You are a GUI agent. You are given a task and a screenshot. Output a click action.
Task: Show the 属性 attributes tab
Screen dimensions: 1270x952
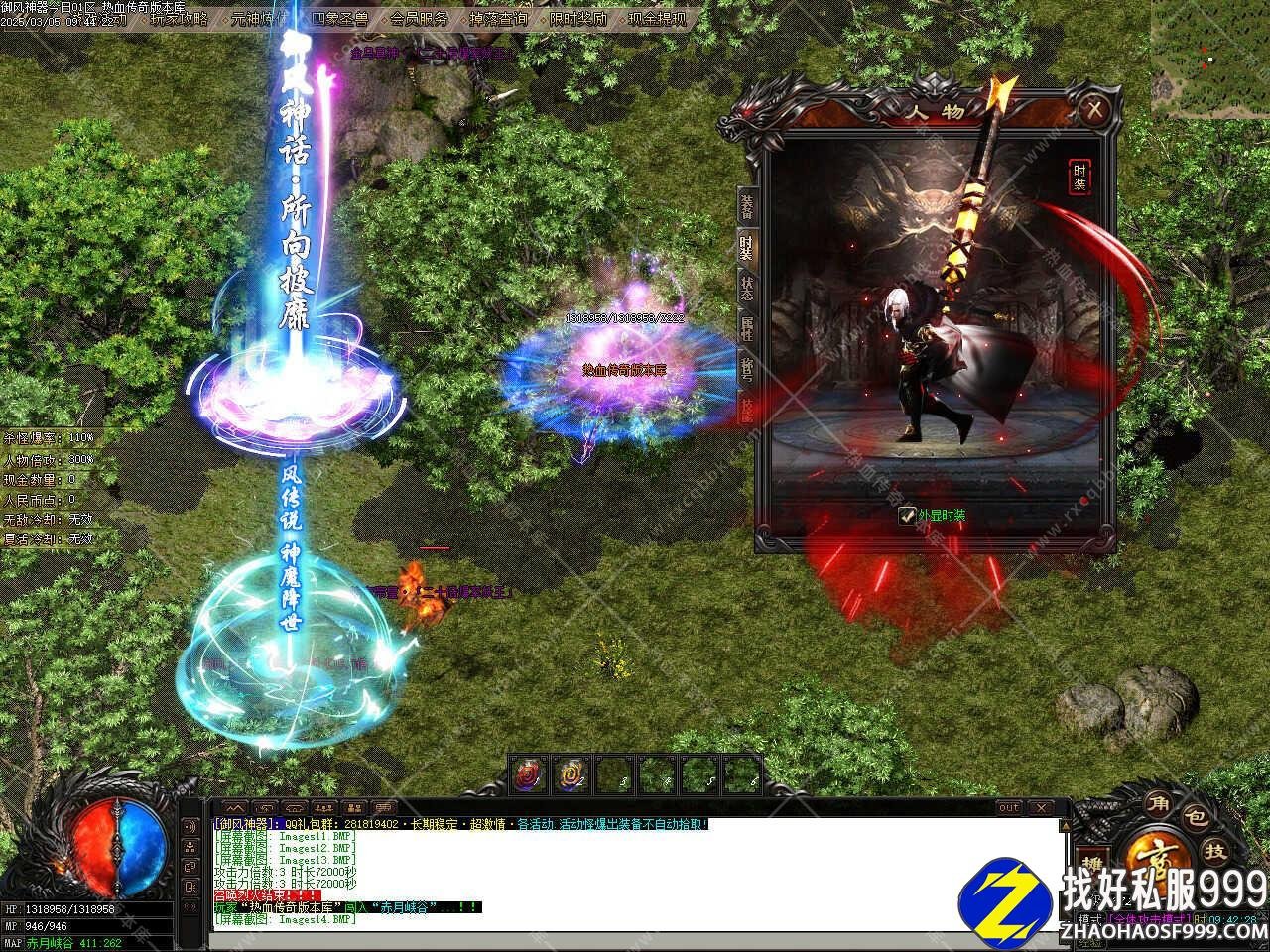[746, 328]
